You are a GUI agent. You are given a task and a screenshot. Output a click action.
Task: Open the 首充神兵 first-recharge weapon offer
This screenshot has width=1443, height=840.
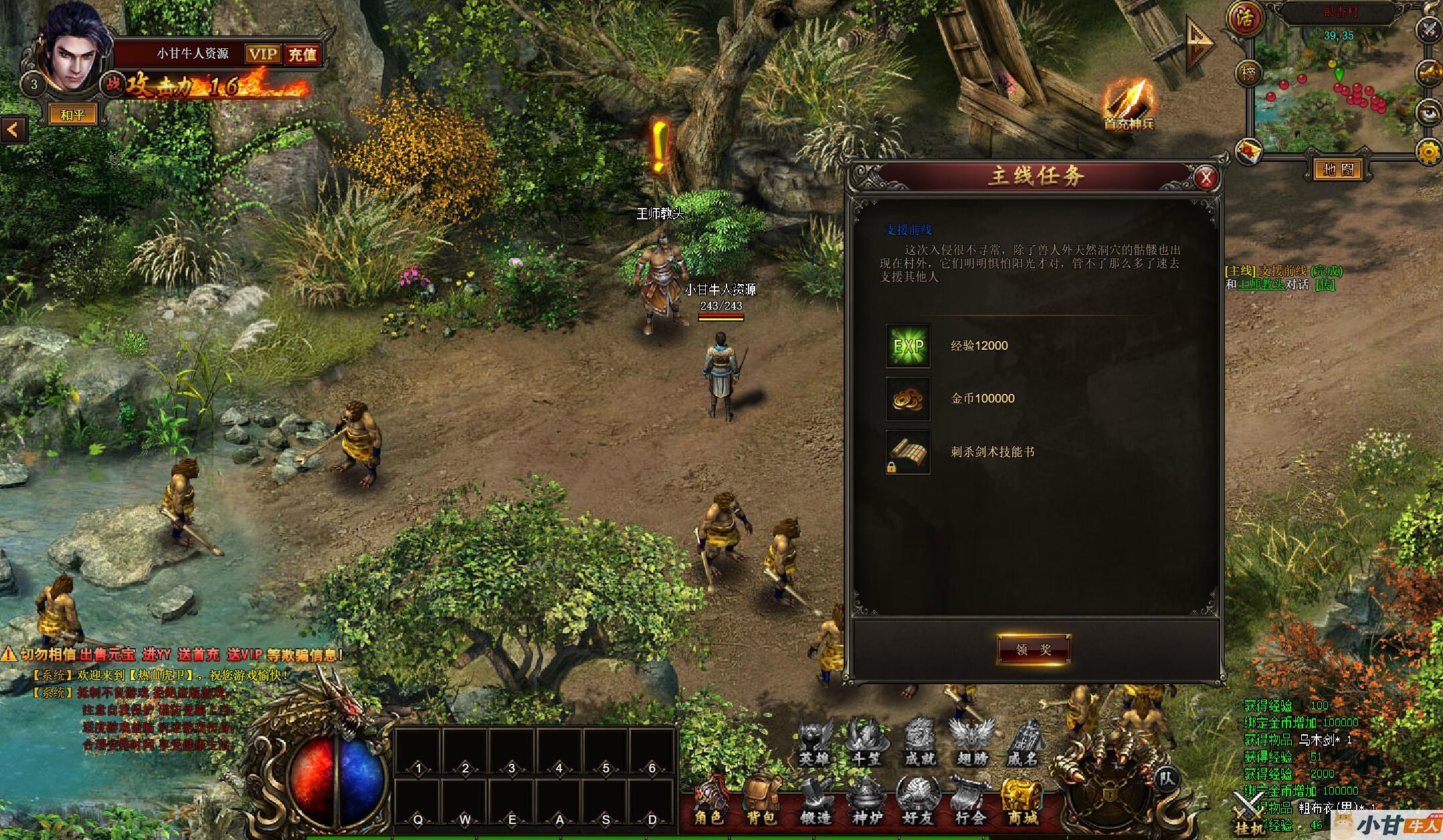[1129, 105]
